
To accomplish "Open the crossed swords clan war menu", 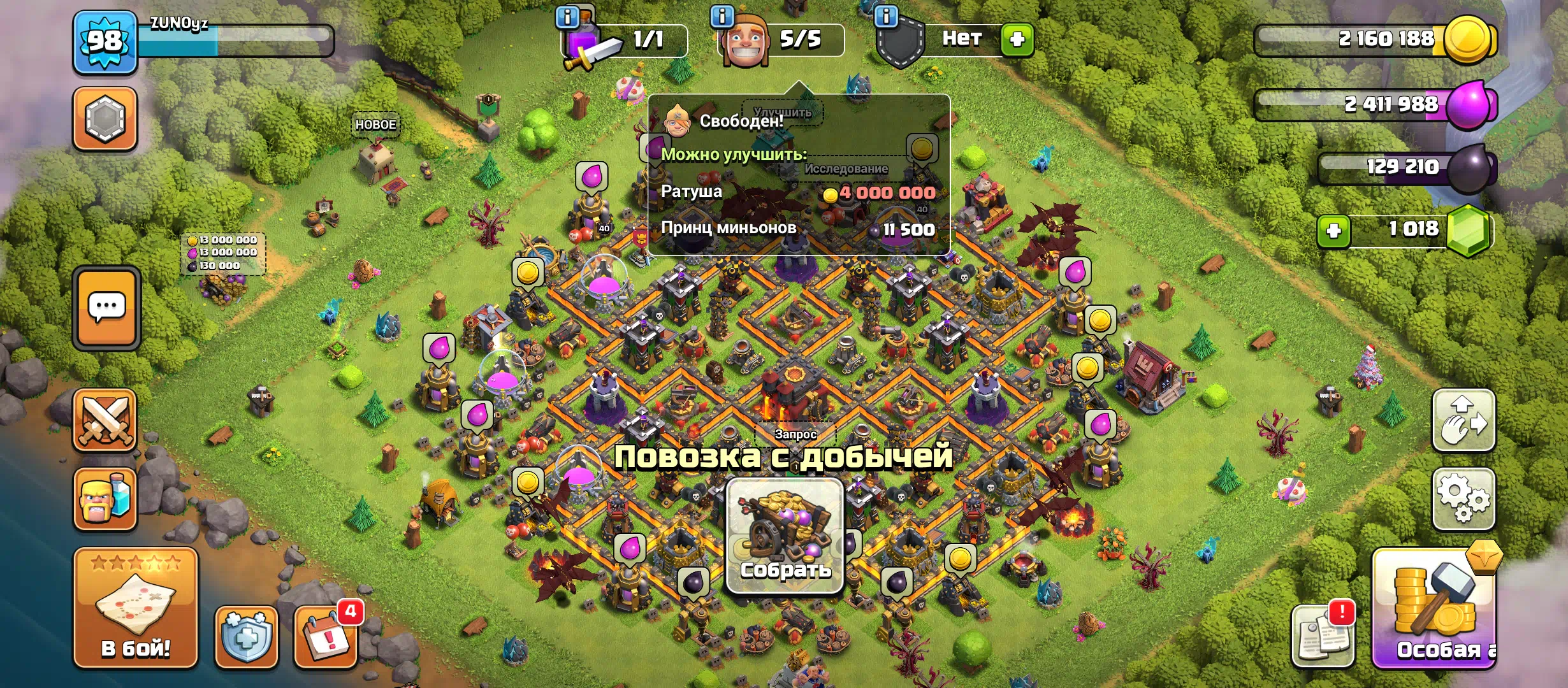I will tap(105, 420).
